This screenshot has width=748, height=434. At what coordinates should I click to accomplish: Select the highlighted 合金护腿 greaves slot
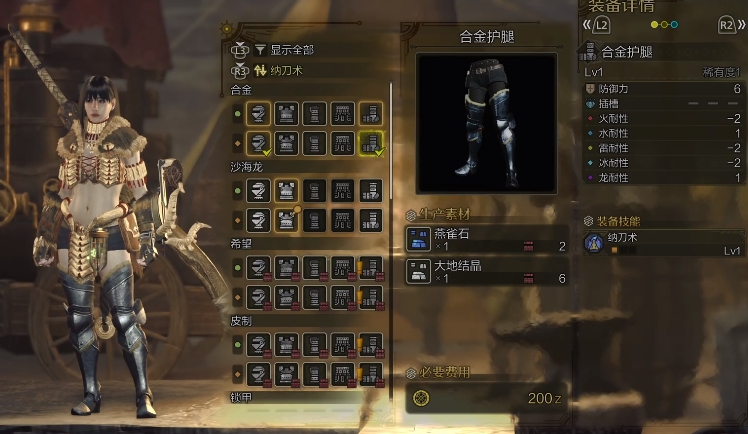click(370, 143)
